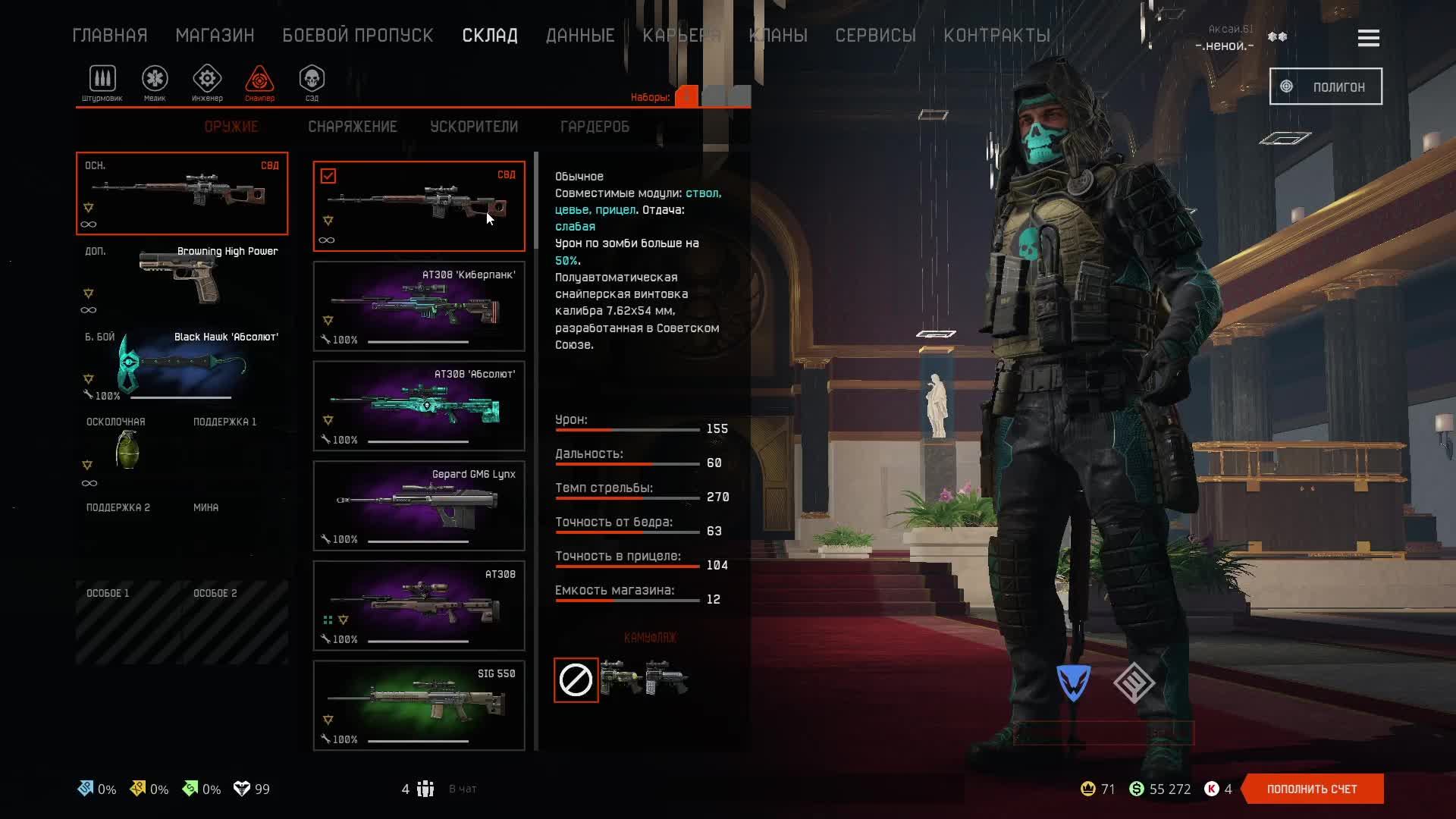Screen dimensions: 1456x819
Task: Open the Ускорители tab
Action: coord(474,127)
